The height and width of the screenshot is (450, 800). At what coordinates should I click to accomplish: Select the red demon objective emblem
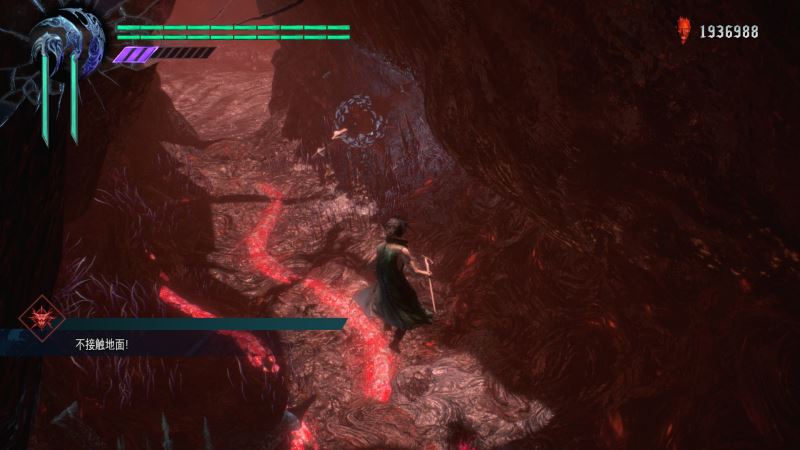[x=42, y=319]
